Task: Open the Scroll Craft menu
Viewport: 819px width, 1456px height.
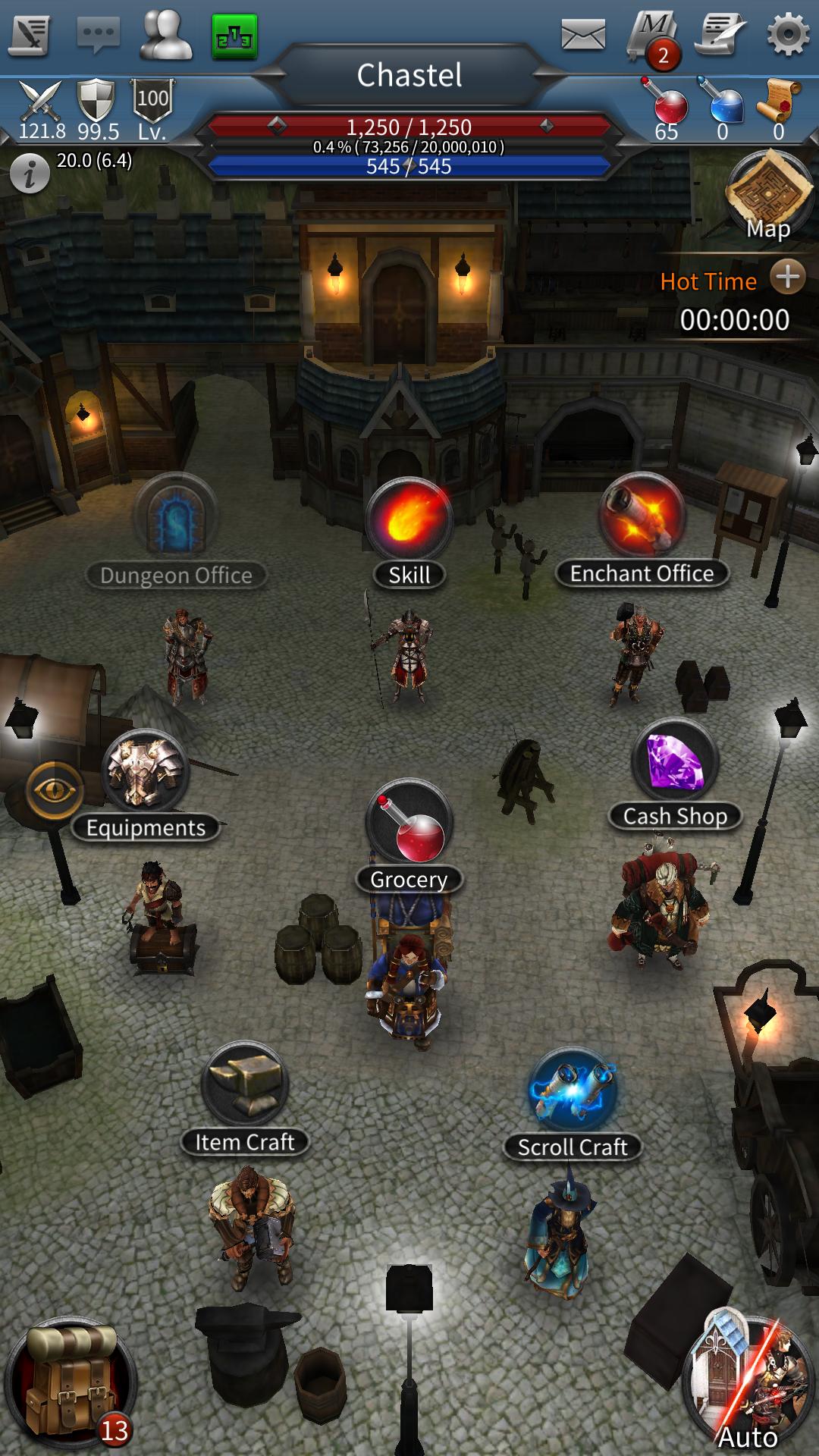Action: click(573, 1090)
